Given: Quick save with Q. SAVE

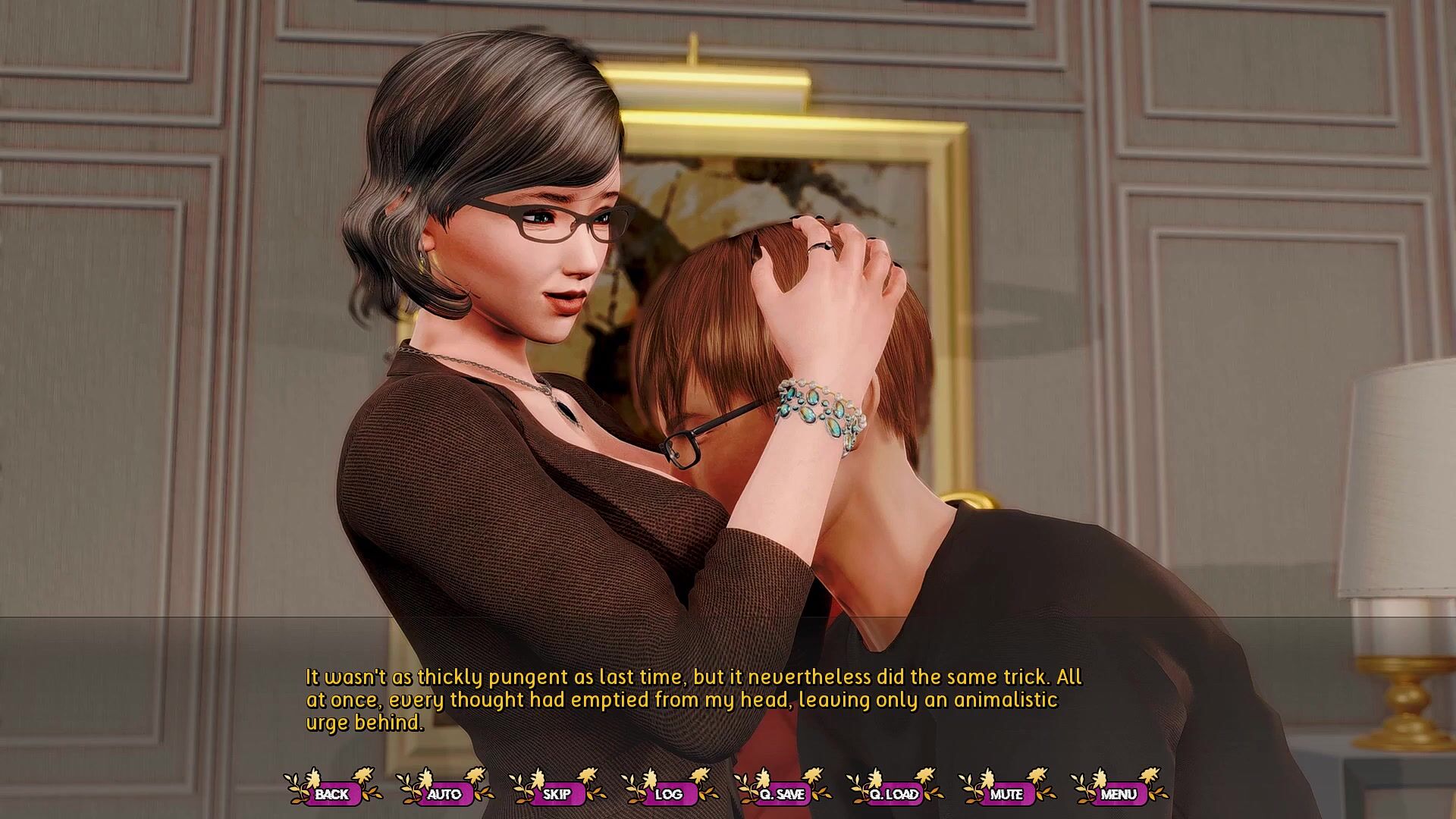Looking at the screenshot, I should coord(782,794).
